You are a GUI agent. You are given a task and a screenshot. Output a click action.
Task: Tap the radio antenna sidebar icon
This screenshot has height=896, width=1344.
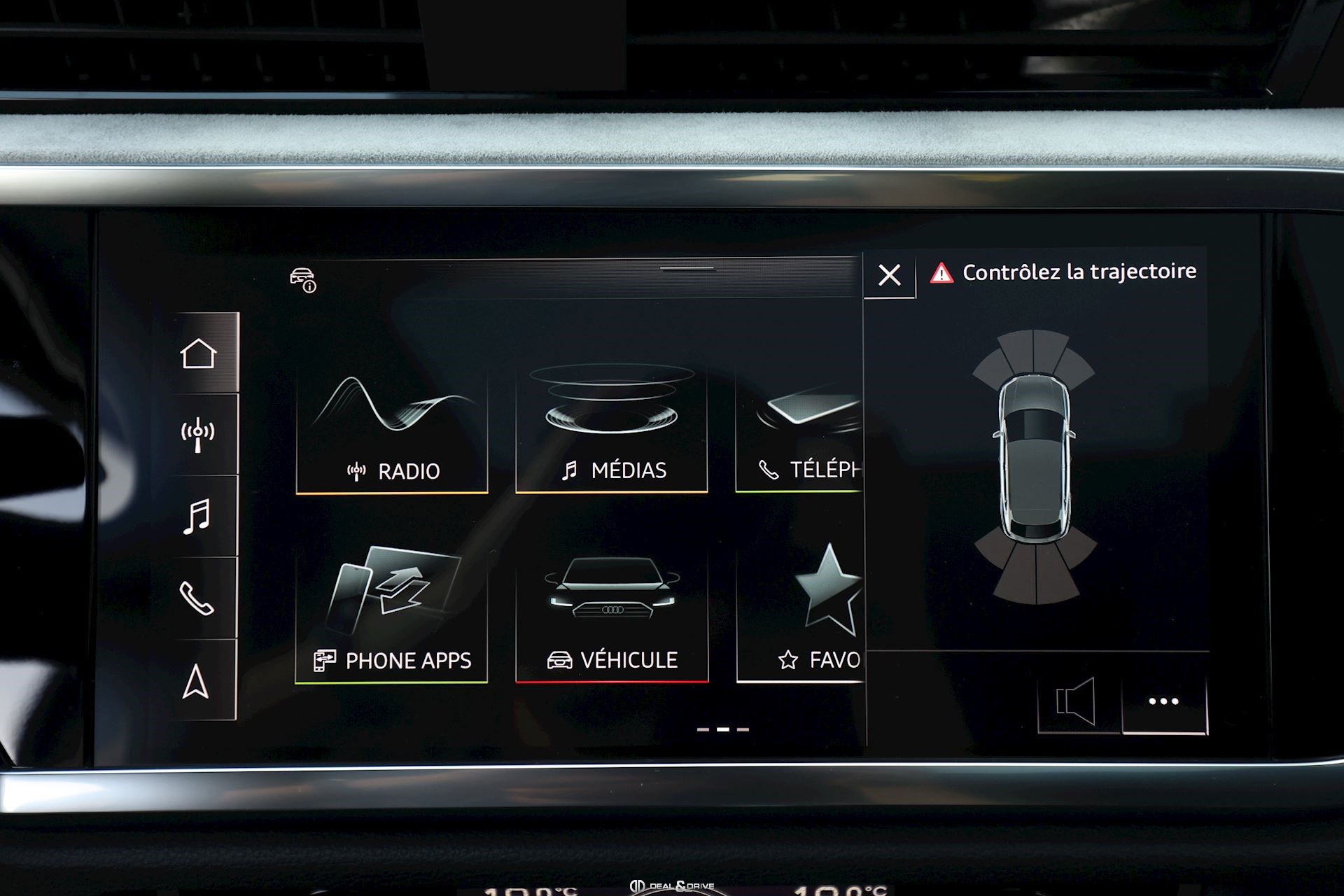coord(198,435)
